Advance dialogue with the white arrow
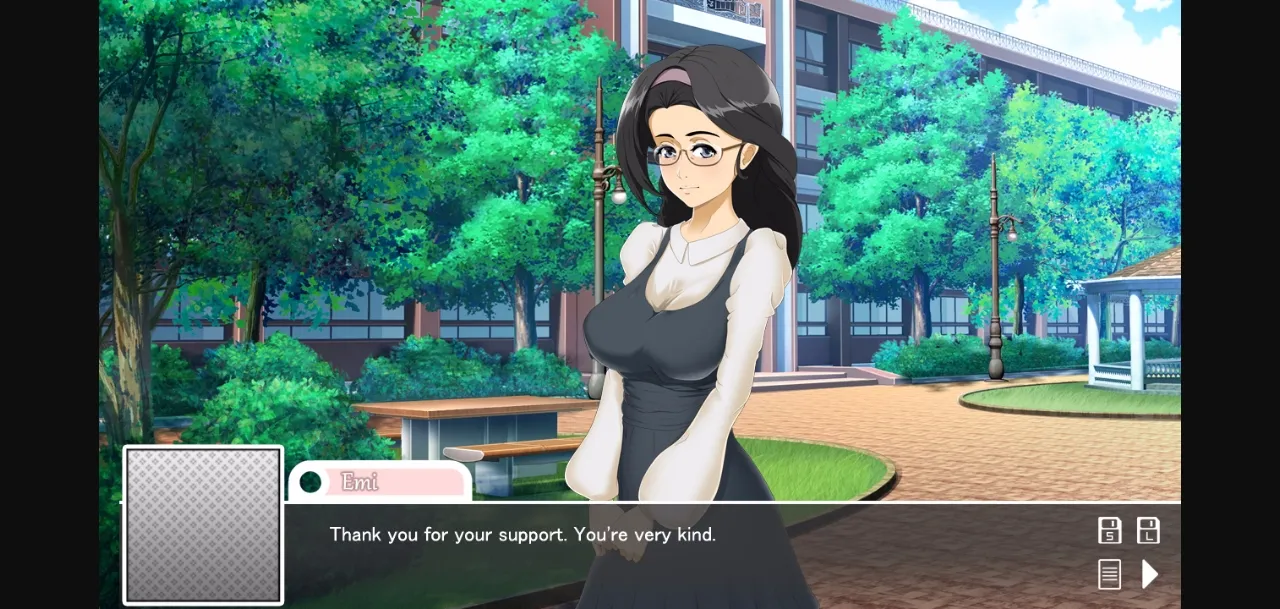The width and height of the screenshot is (1280, 609). (x=1150, y=574)
